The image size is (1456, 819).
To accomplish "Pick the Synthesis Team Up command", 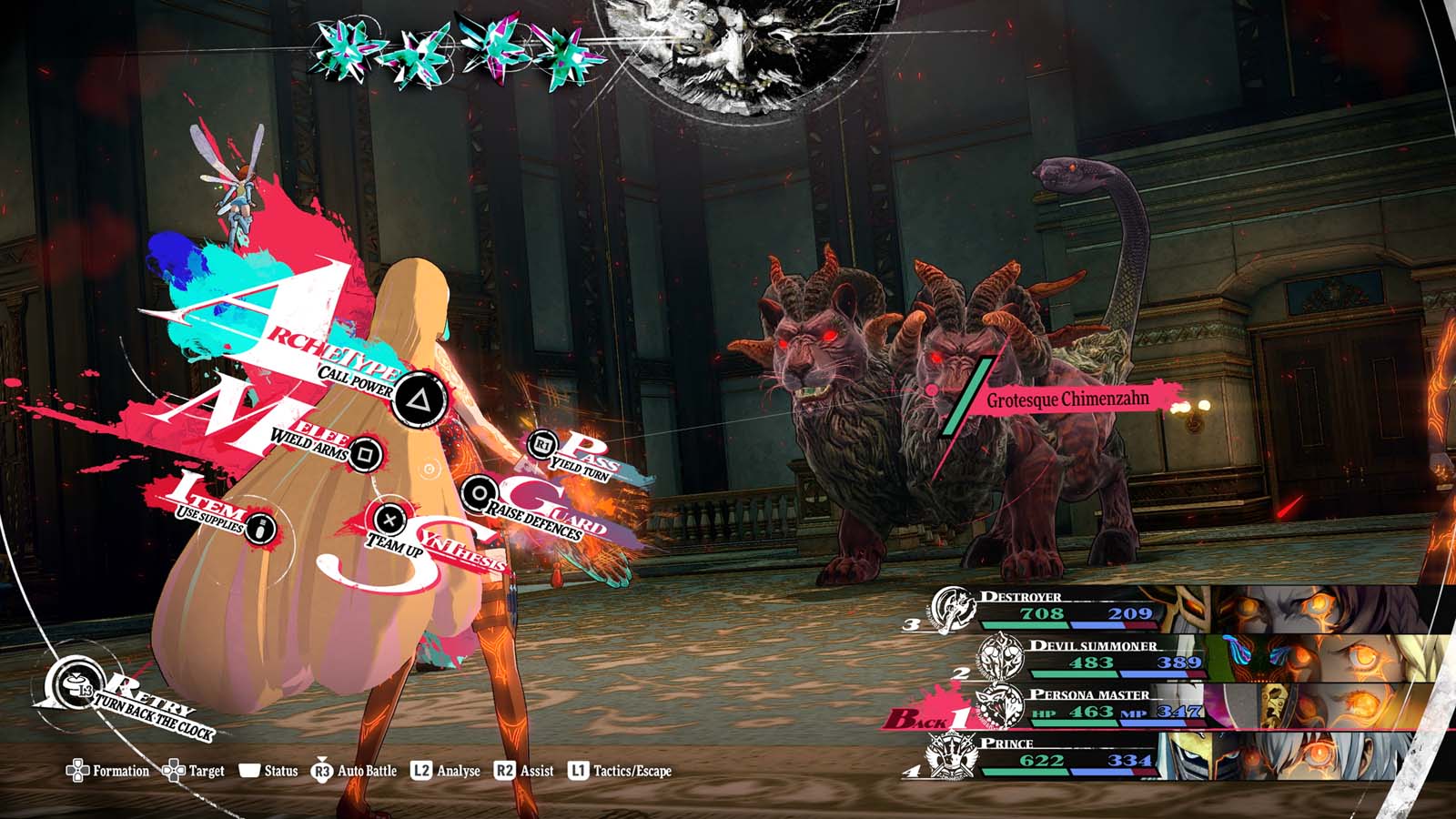I will [389, 521].
